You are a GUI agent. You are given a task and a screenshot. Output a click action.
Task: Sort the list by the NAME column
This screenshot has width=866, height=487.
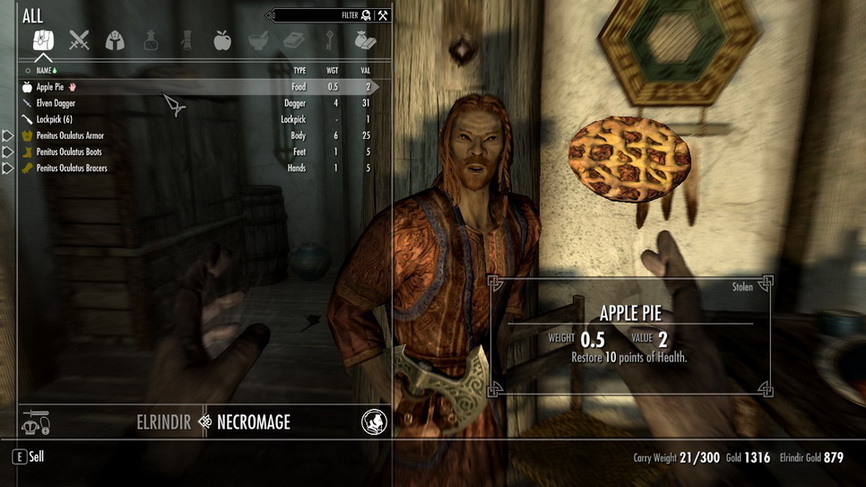(46, 71)
